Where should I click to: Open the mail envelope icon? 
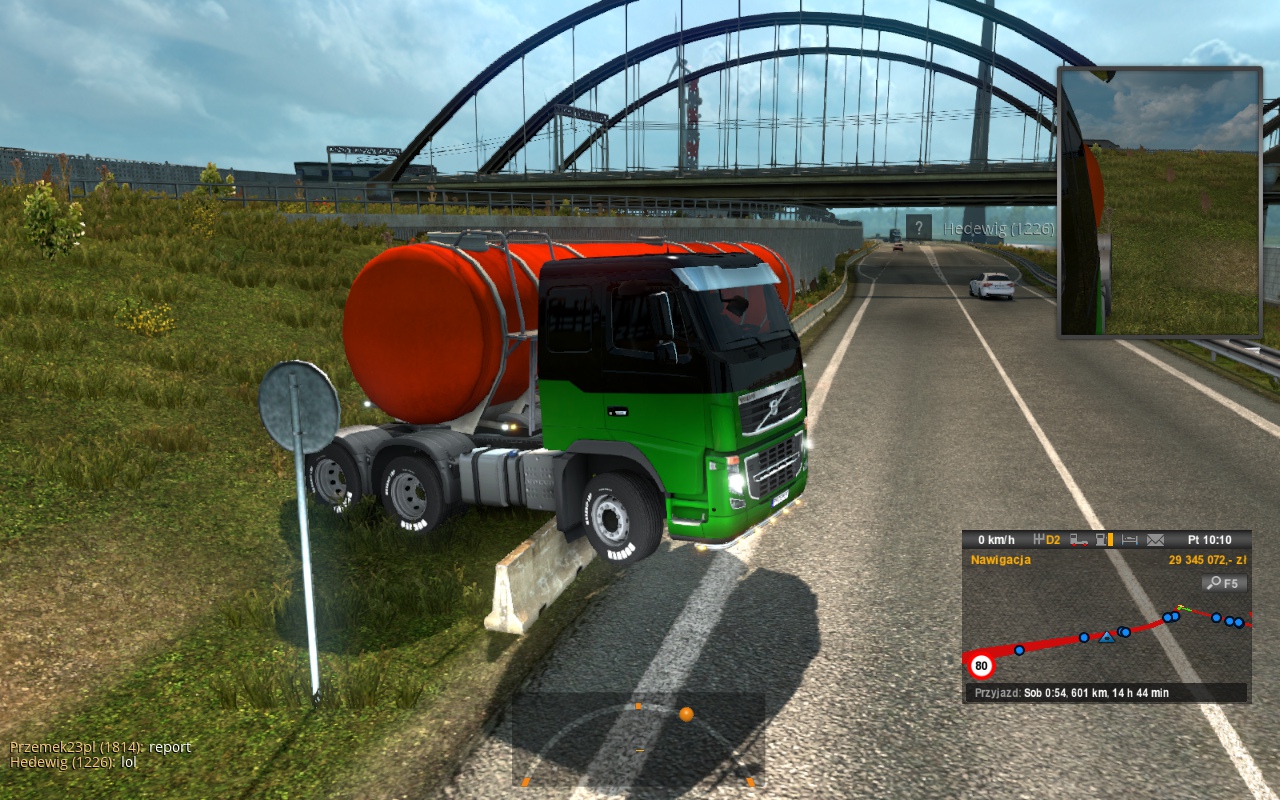[x=1155, y=540]
